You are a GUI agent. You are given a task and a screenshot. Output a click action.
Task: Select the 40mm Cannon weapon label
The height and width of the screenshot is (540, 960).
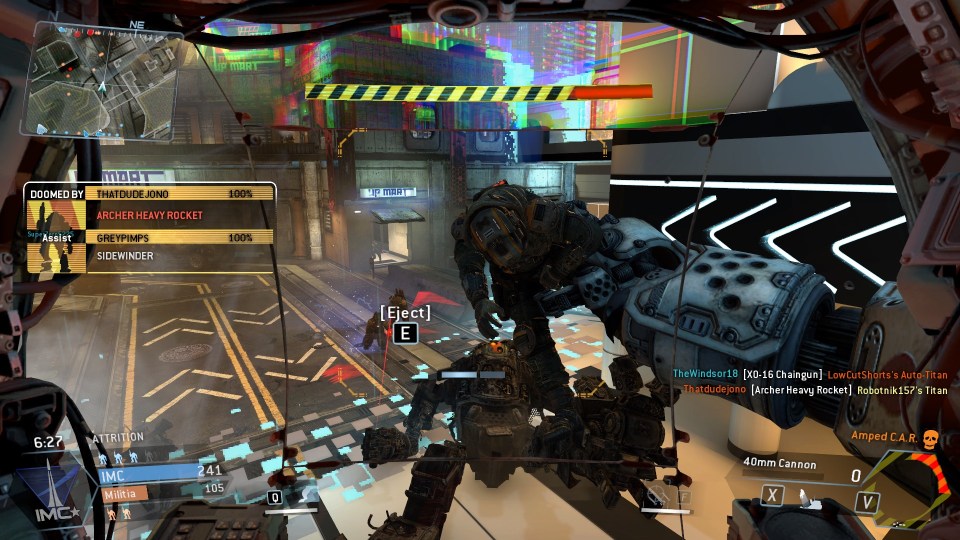[779, 464]
